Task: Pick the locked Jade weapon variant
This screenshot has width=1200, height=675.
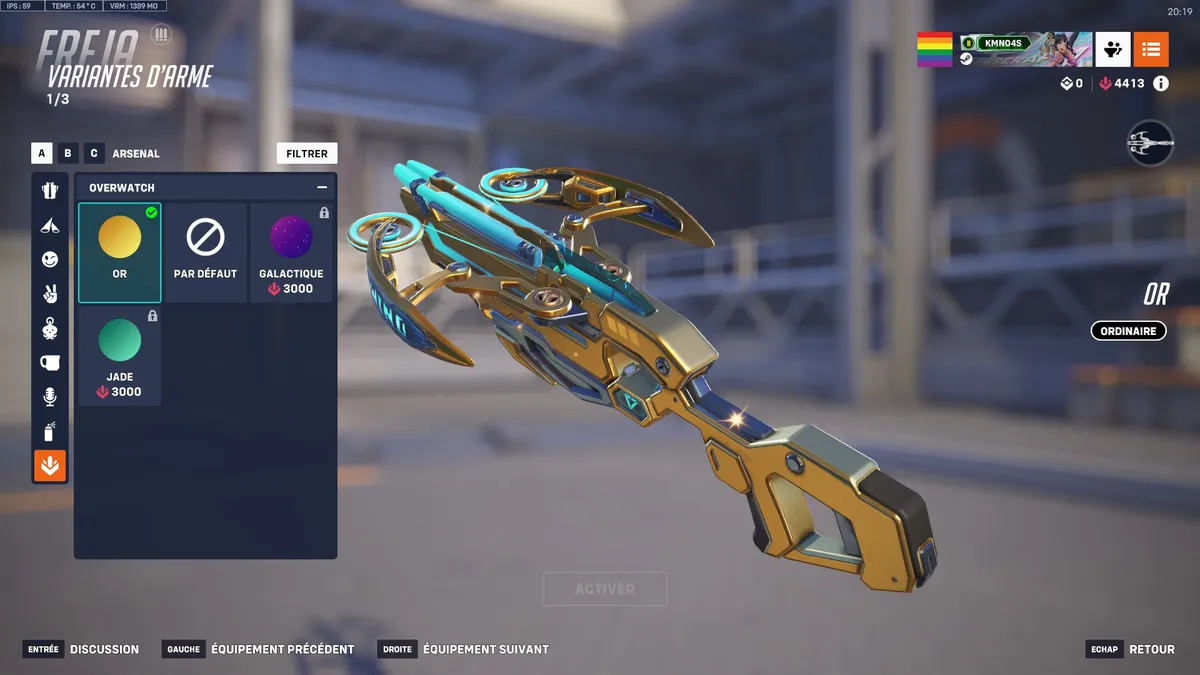Action: (120, 356)
